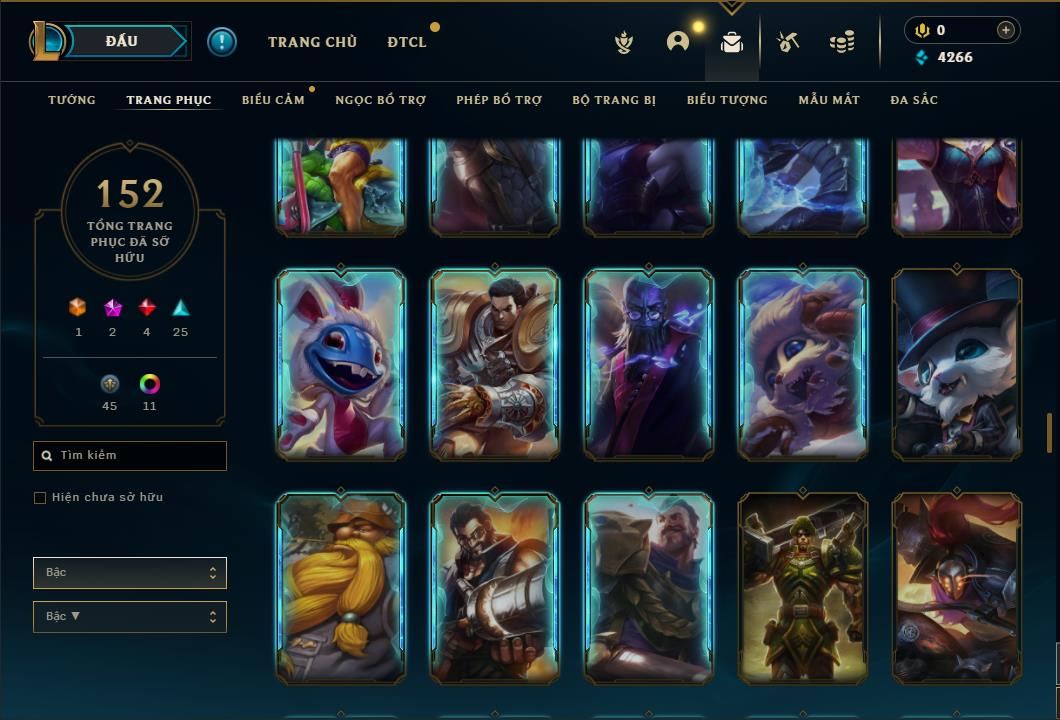Open the ĐTCL menu entry
Screen dimensions: 1060x720
(407, 42)
